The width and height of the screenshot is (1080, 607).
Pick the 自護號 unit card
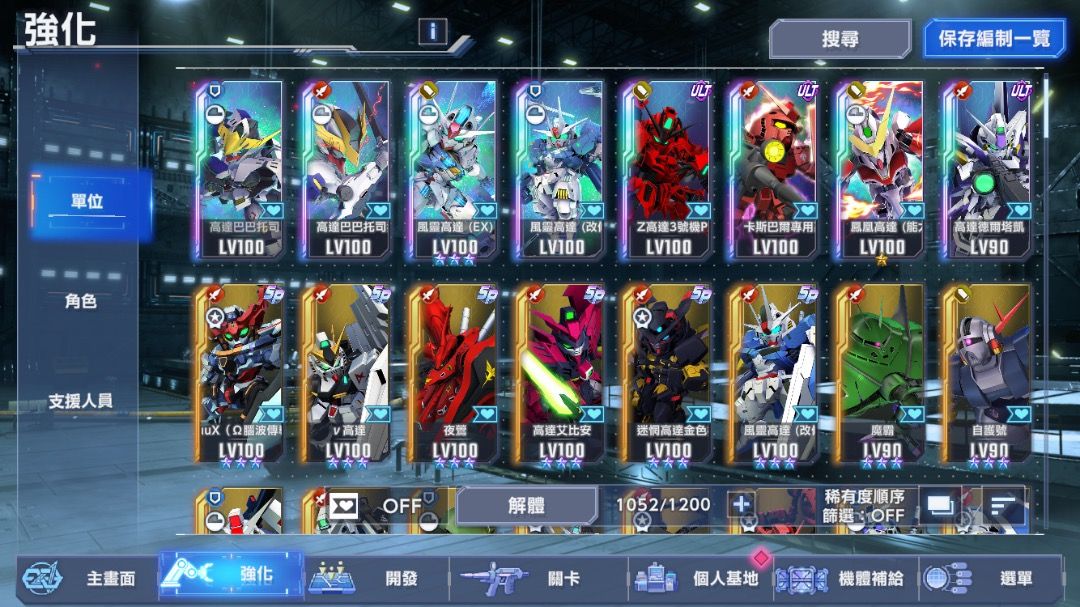point(988,372)
